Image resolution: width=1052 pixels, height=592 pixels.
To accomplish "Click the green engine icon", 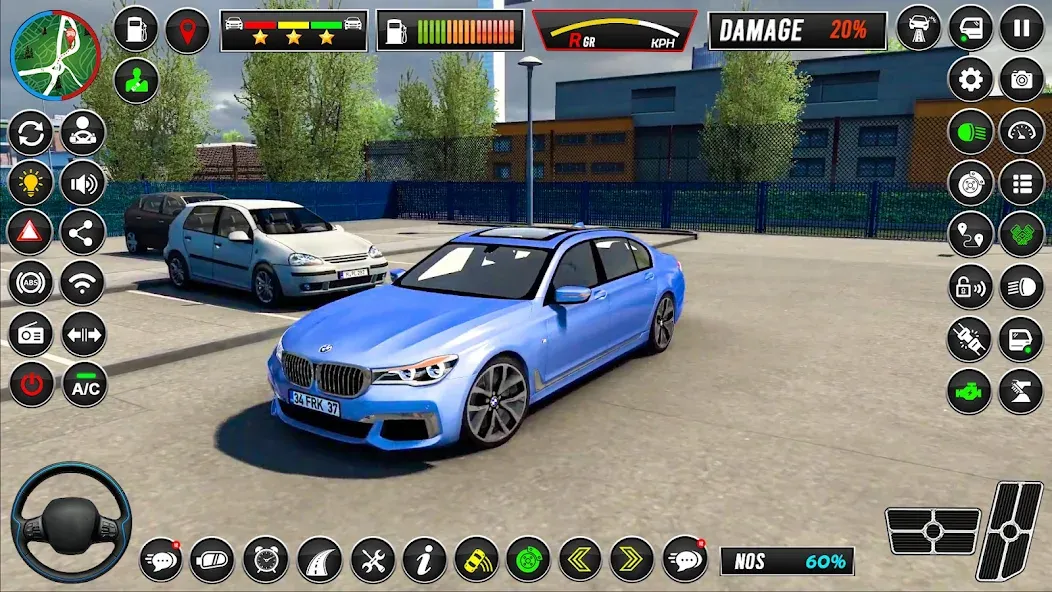I will tap(969, 390).
